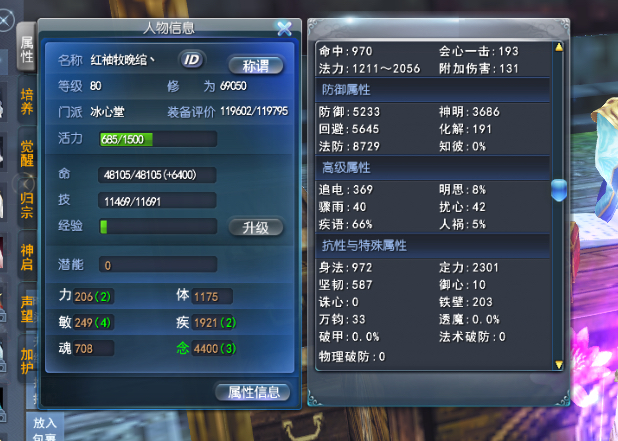Select the 觉醒 tab

pyautogui.click(x=27, y=153)
